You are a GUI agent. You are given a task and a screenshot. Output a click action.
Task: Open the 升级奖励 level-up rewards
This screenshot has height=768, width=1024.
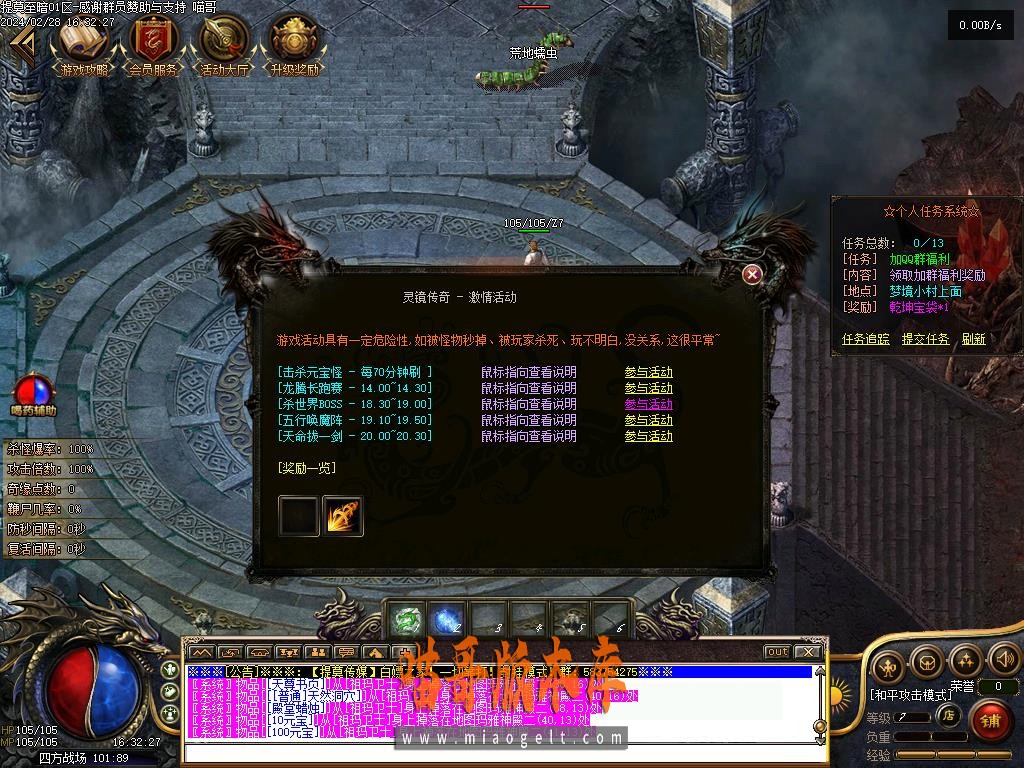[294, 44]
